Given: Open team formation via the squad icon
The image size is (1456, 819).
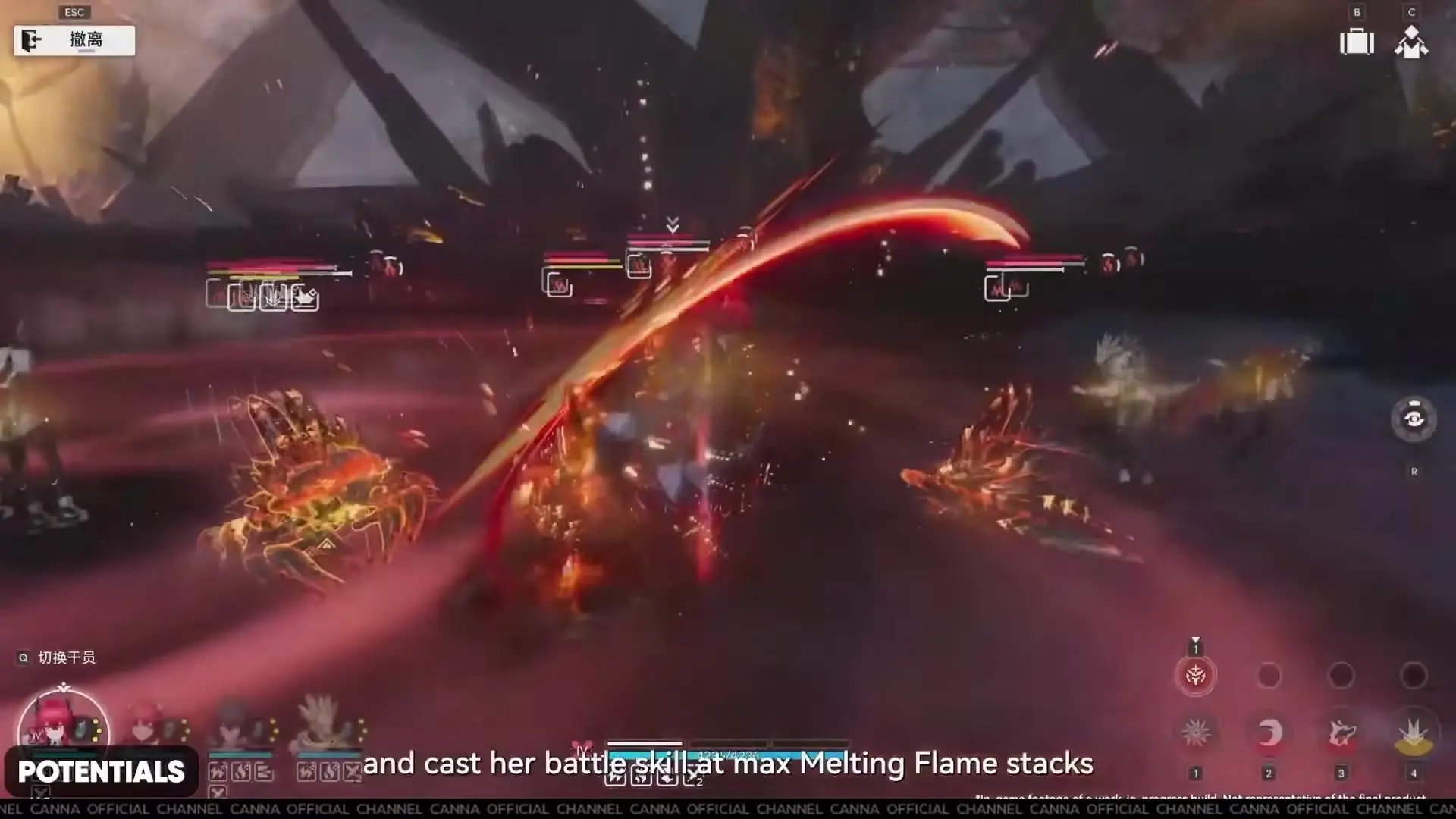Looking at the screenshot, I should [x=1411, y=42].
